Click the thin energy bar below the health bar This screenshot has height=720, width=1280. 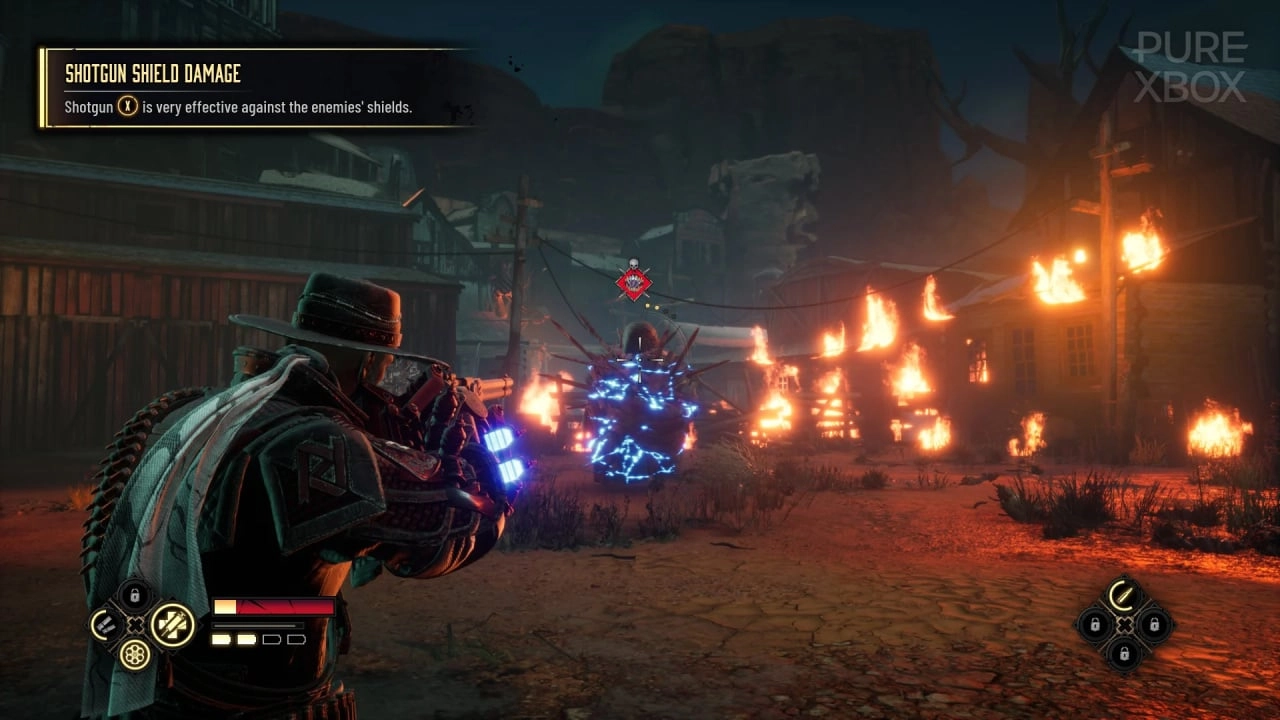[257, 625]
